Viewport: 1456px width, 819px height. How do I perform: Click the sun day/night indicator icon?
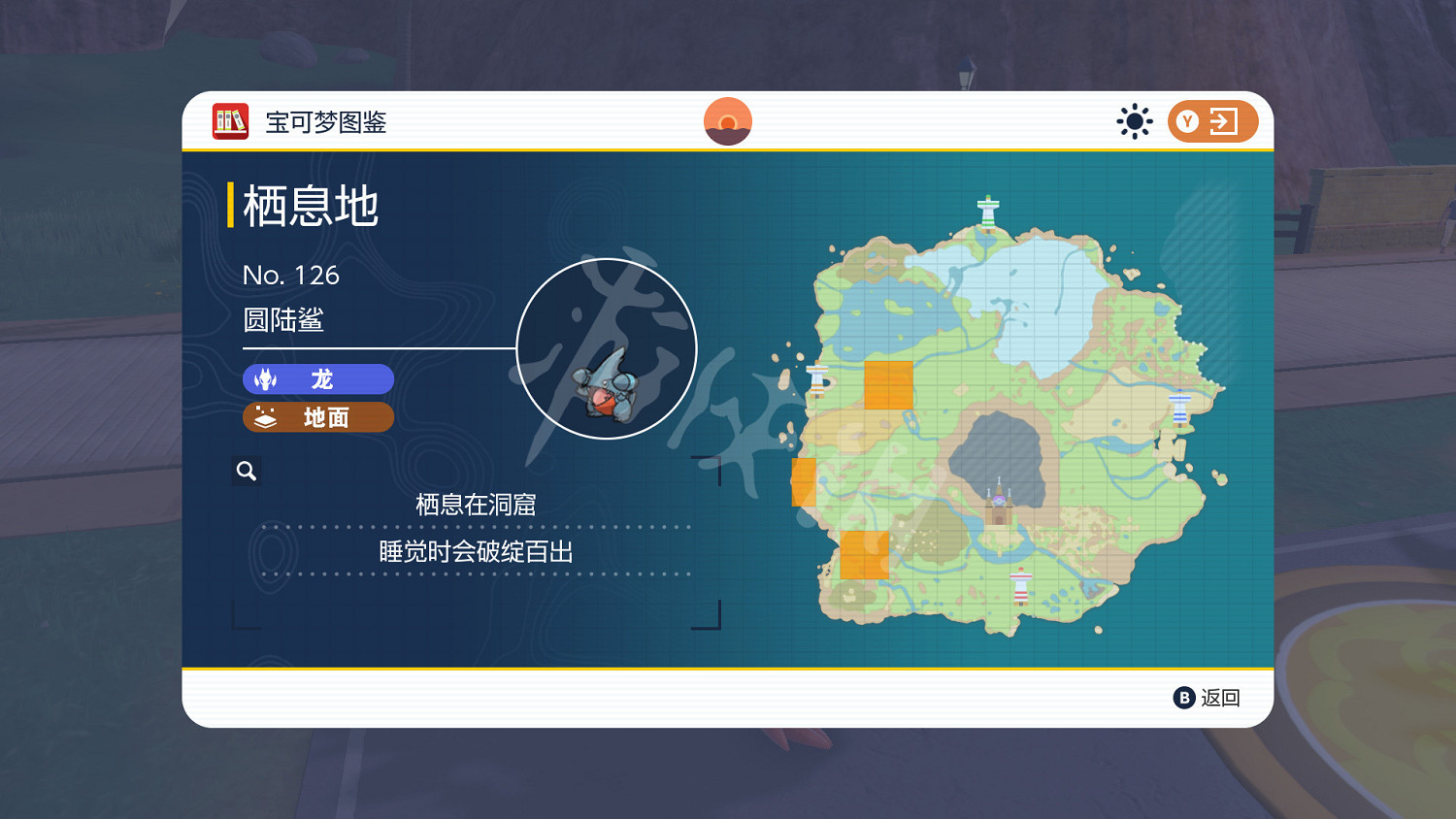[1136, 120]
